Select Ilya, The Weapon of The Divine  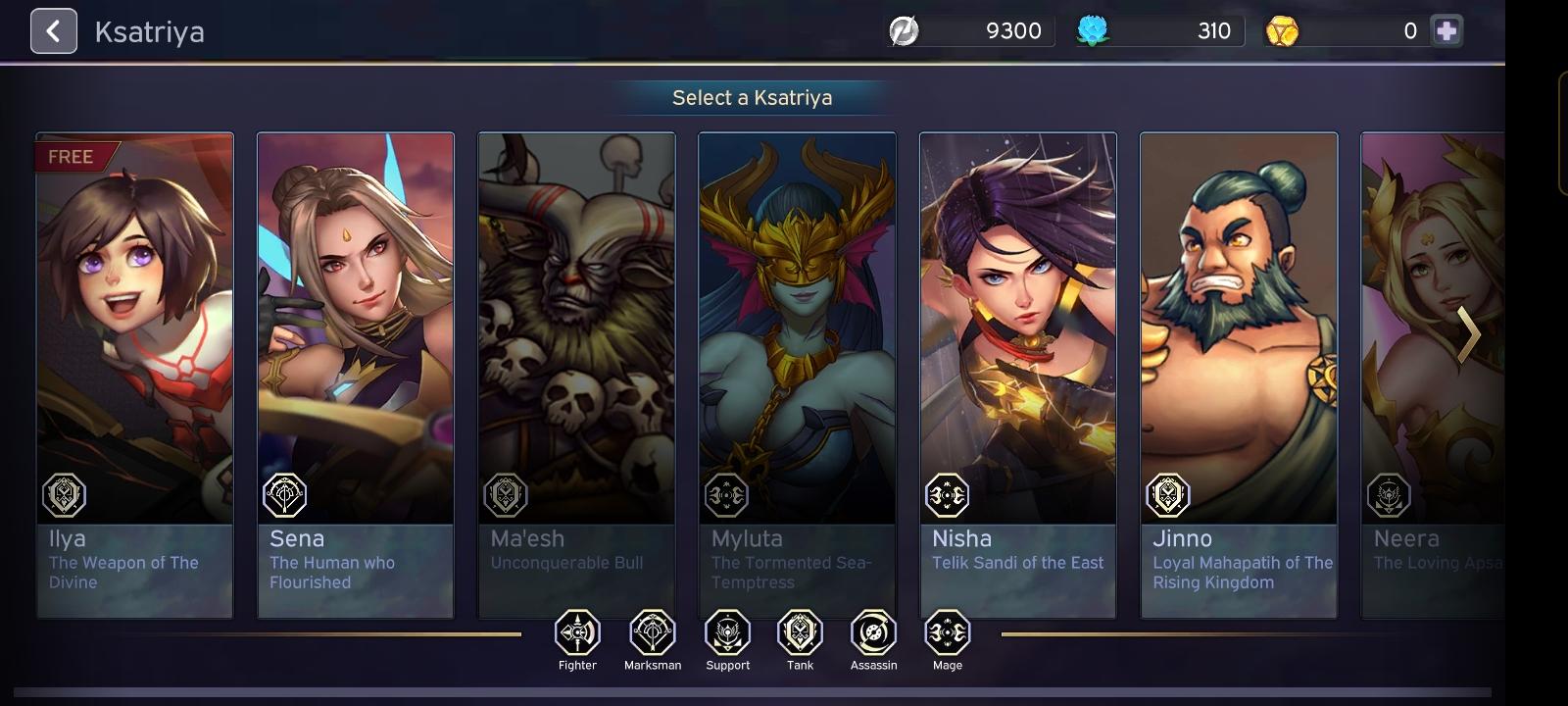pyautogui.click(x=134, y=373)
